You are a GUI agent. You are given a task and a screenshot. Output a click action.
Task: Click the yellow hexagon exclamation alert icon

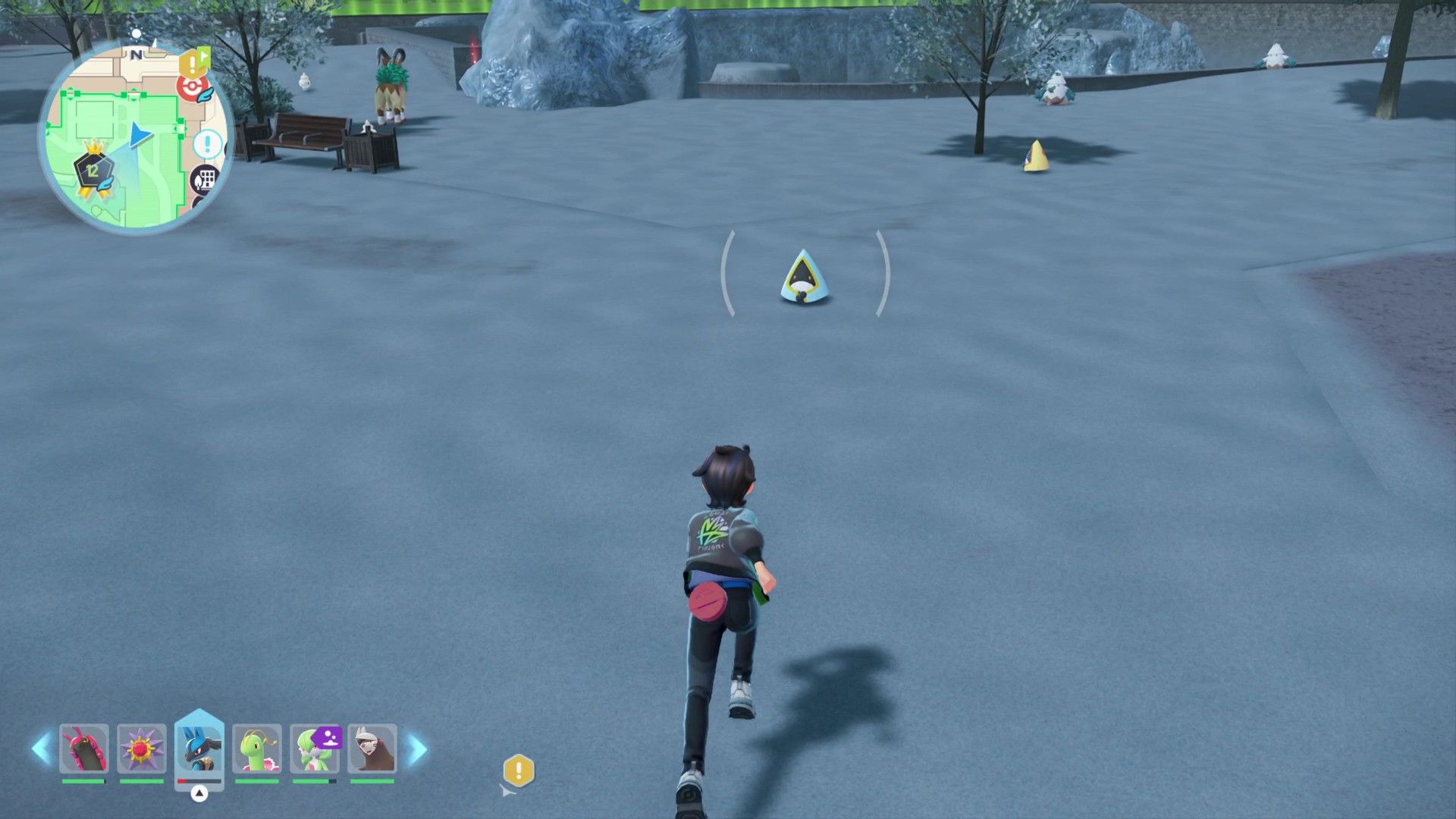coord(519,771)
